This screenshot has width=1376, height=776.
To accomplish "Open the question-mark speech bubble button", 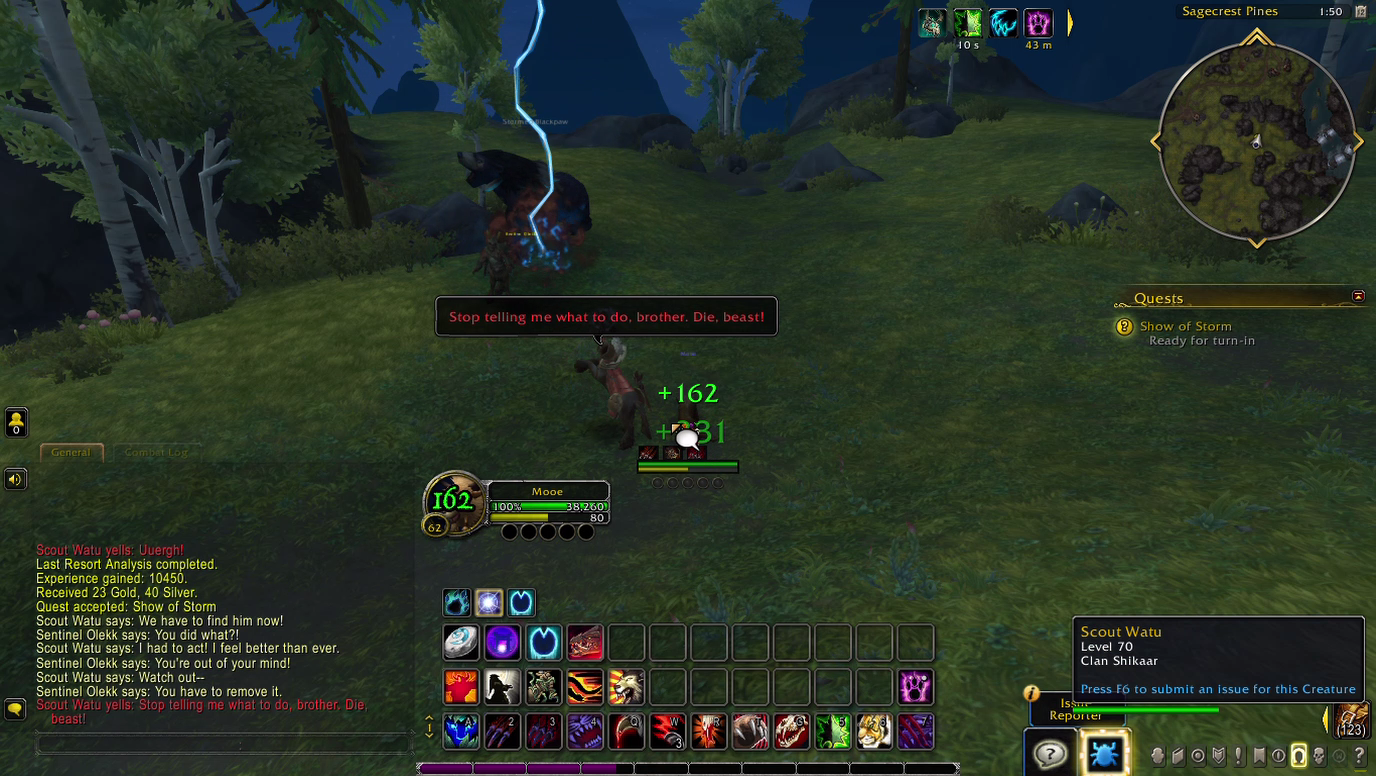I will click(x=1049, y=753).
